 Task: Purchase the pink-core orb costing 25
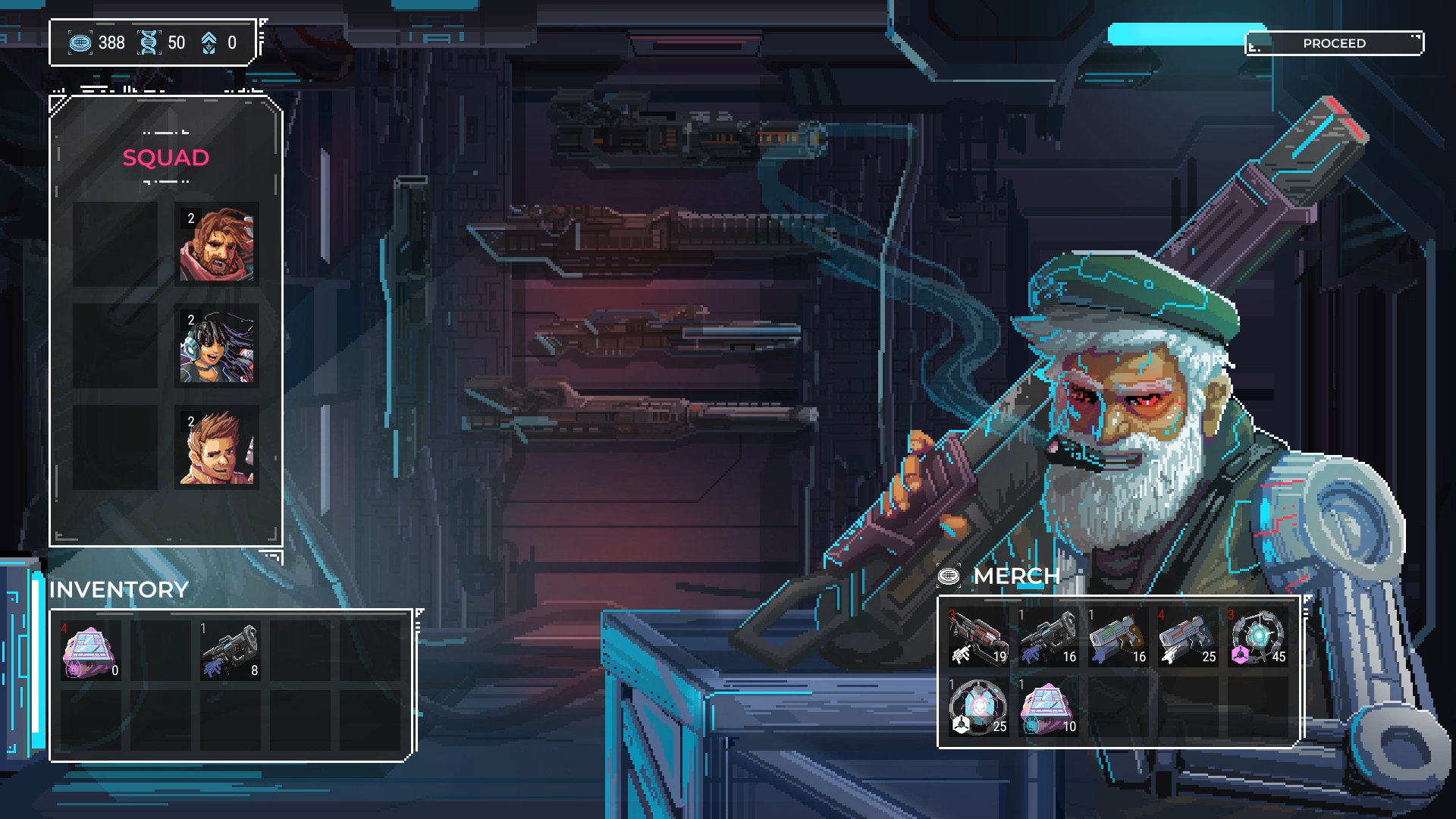[x=978, y=708]
